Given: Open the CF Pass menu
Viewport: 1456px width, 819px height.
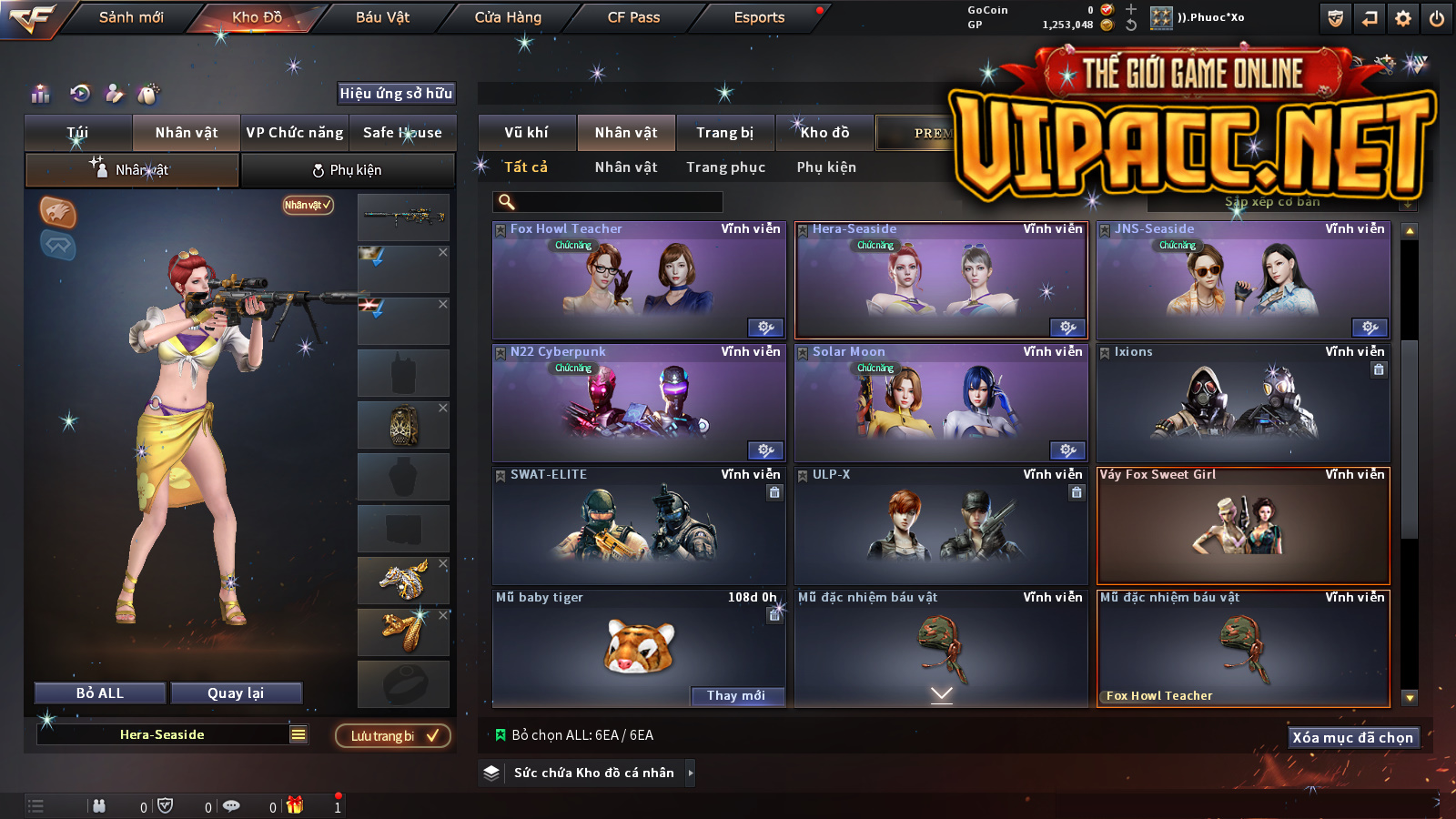Looking at the screenshot, I should (633, 17).
